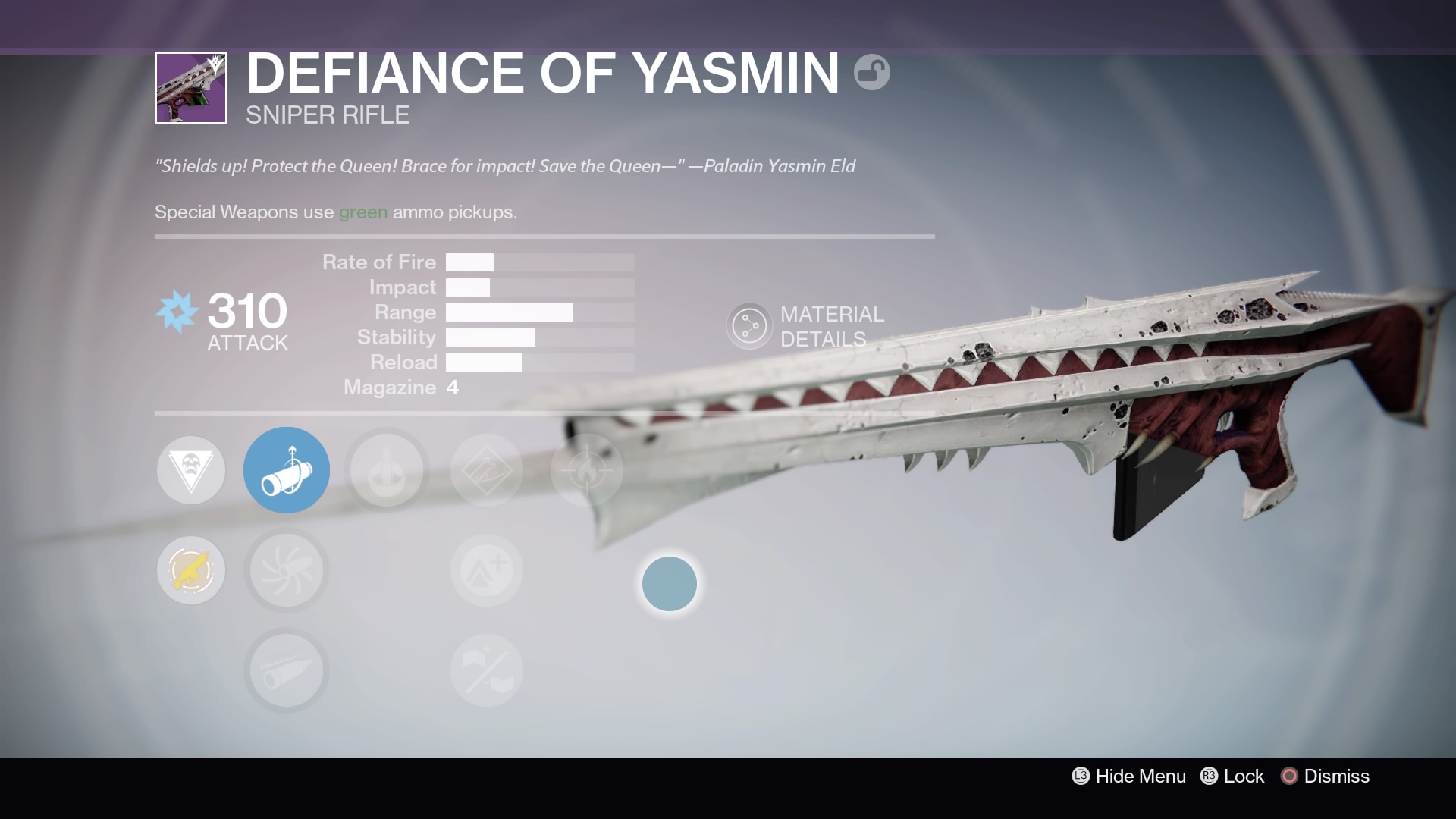Select the faded bowl-shaped perk node

[x=387, y=470]
